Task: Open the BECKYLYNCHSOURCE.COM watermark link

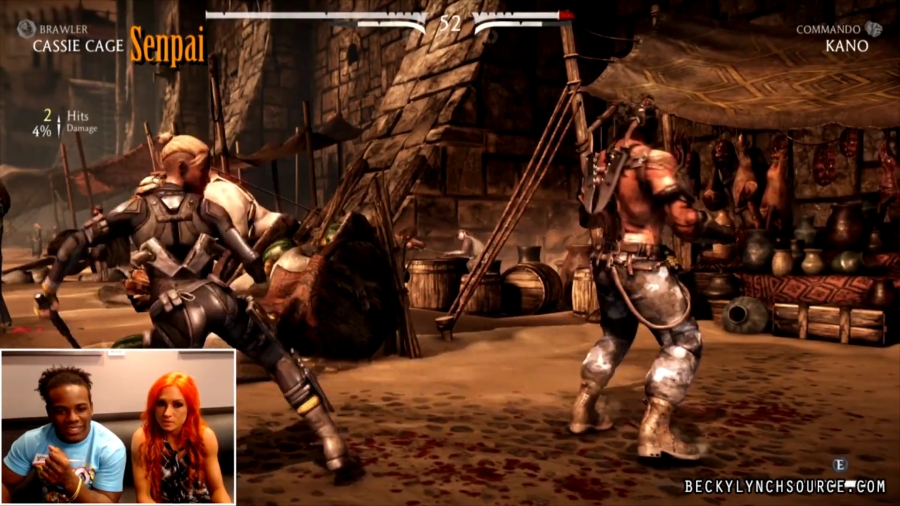Action: tap(785, 487)
